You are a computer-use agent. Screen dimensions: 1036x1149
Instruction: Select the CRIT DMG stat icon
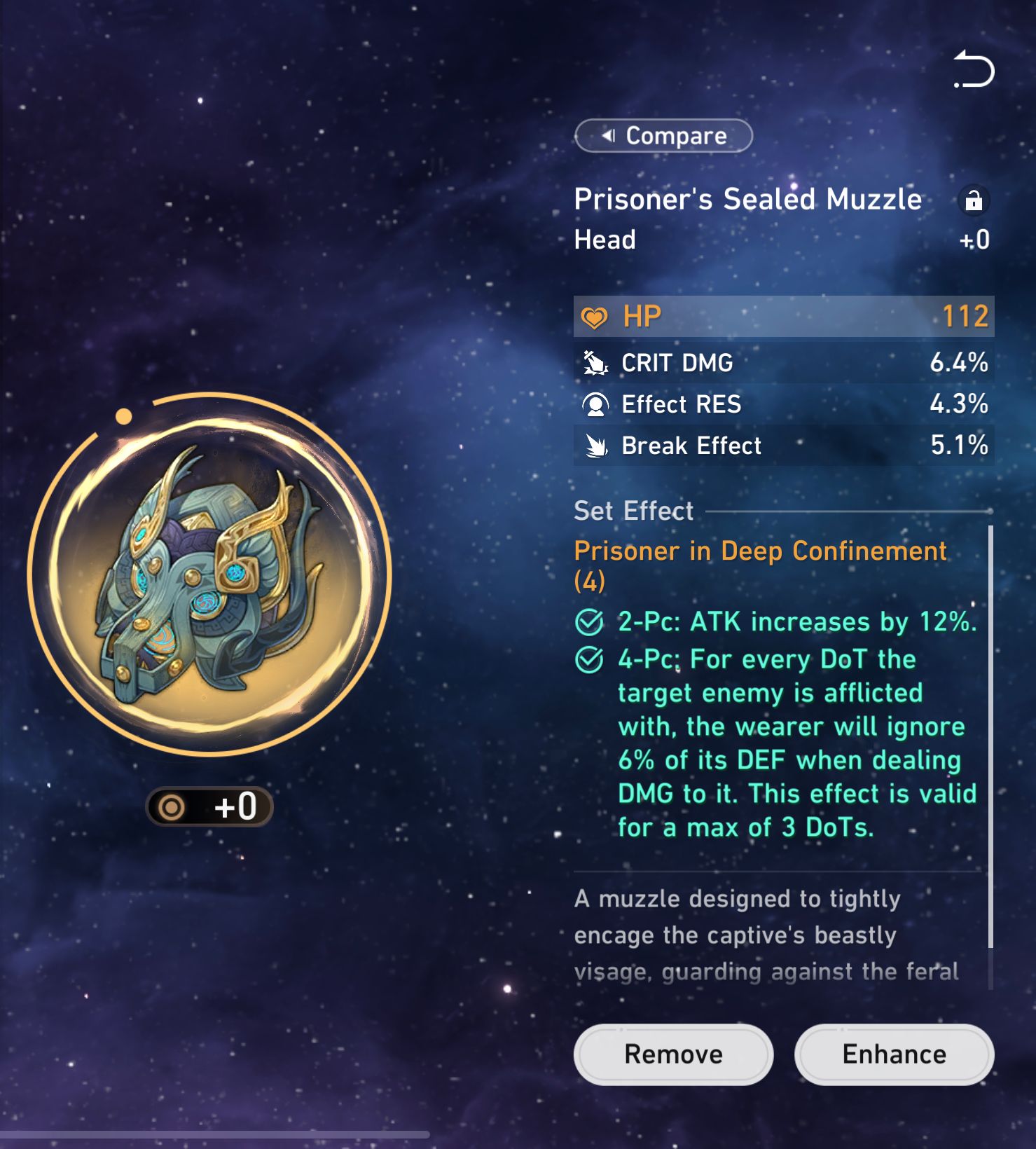(x=595, y=363)
